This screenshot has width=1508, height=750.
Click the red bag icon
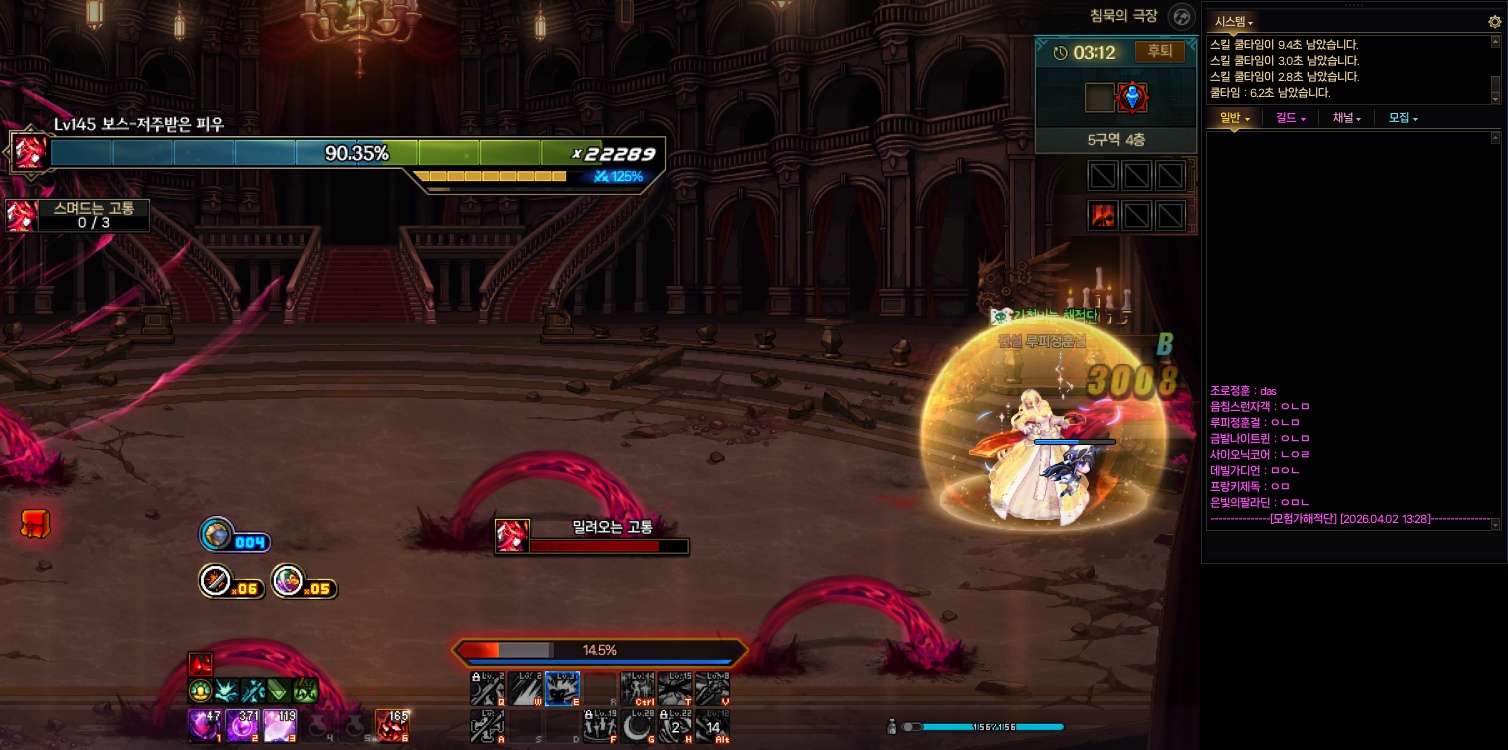35,522
